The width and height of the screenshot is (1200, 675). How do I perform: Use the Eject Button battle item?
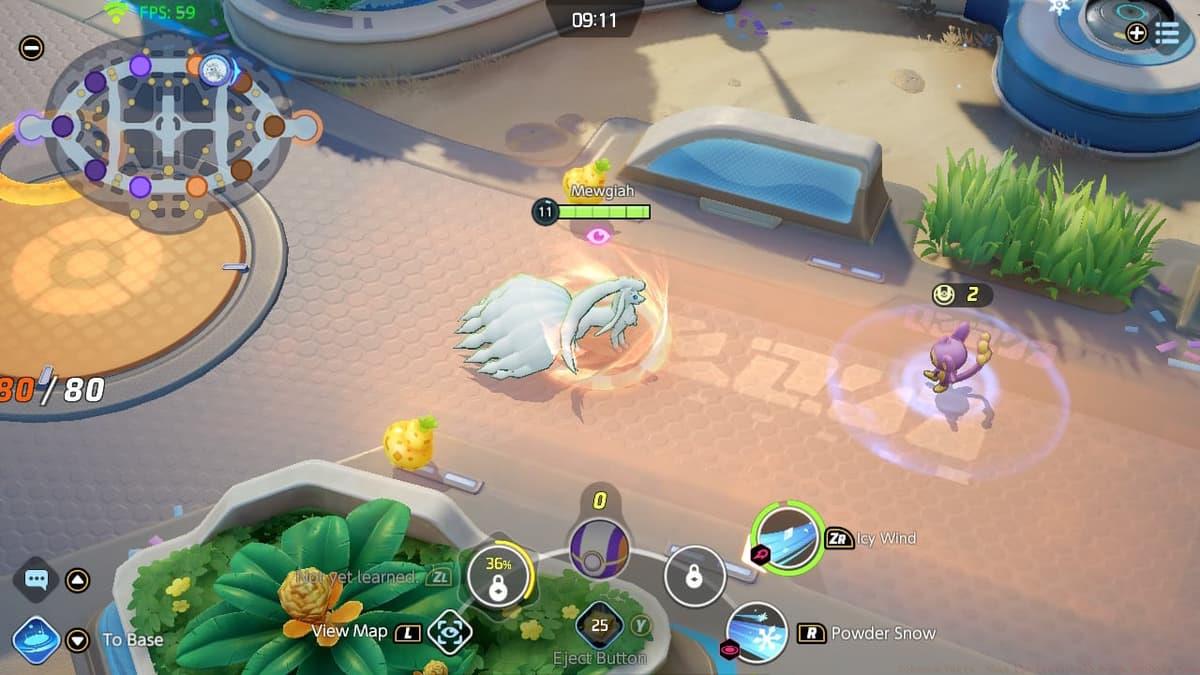pyautogui.click(x=600, y=628)
